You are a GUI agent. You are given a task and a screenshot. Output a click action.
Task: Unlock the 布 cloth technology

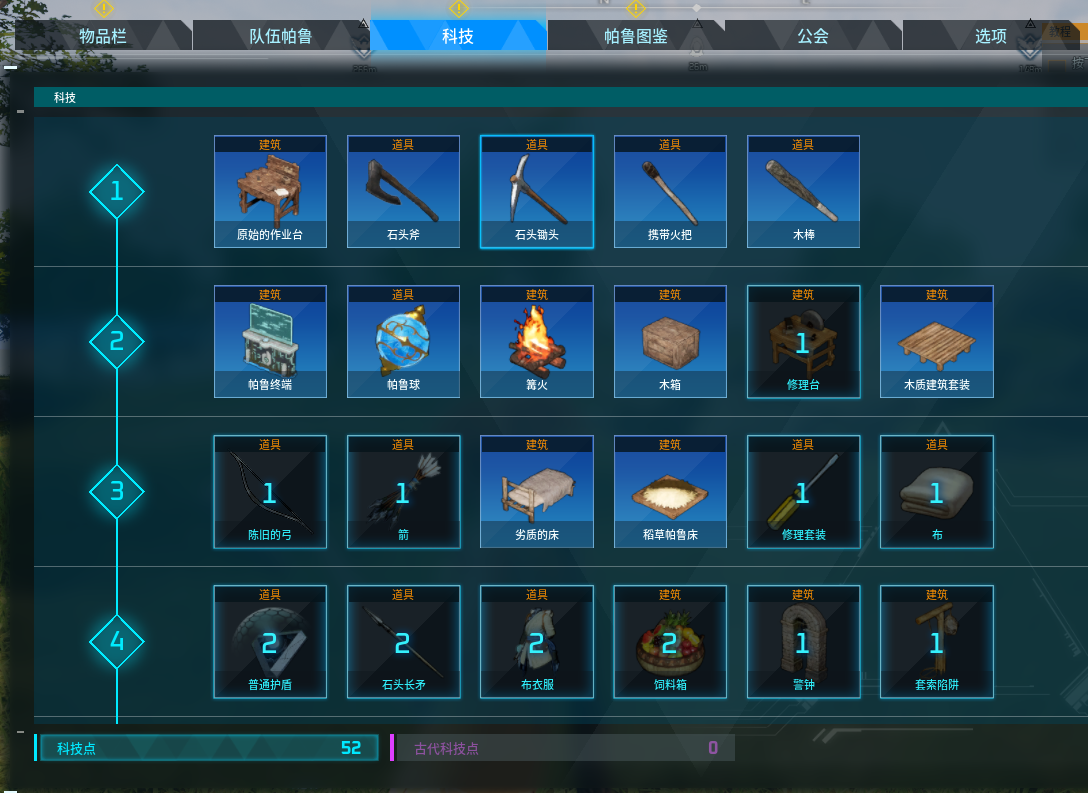[937, 492]
